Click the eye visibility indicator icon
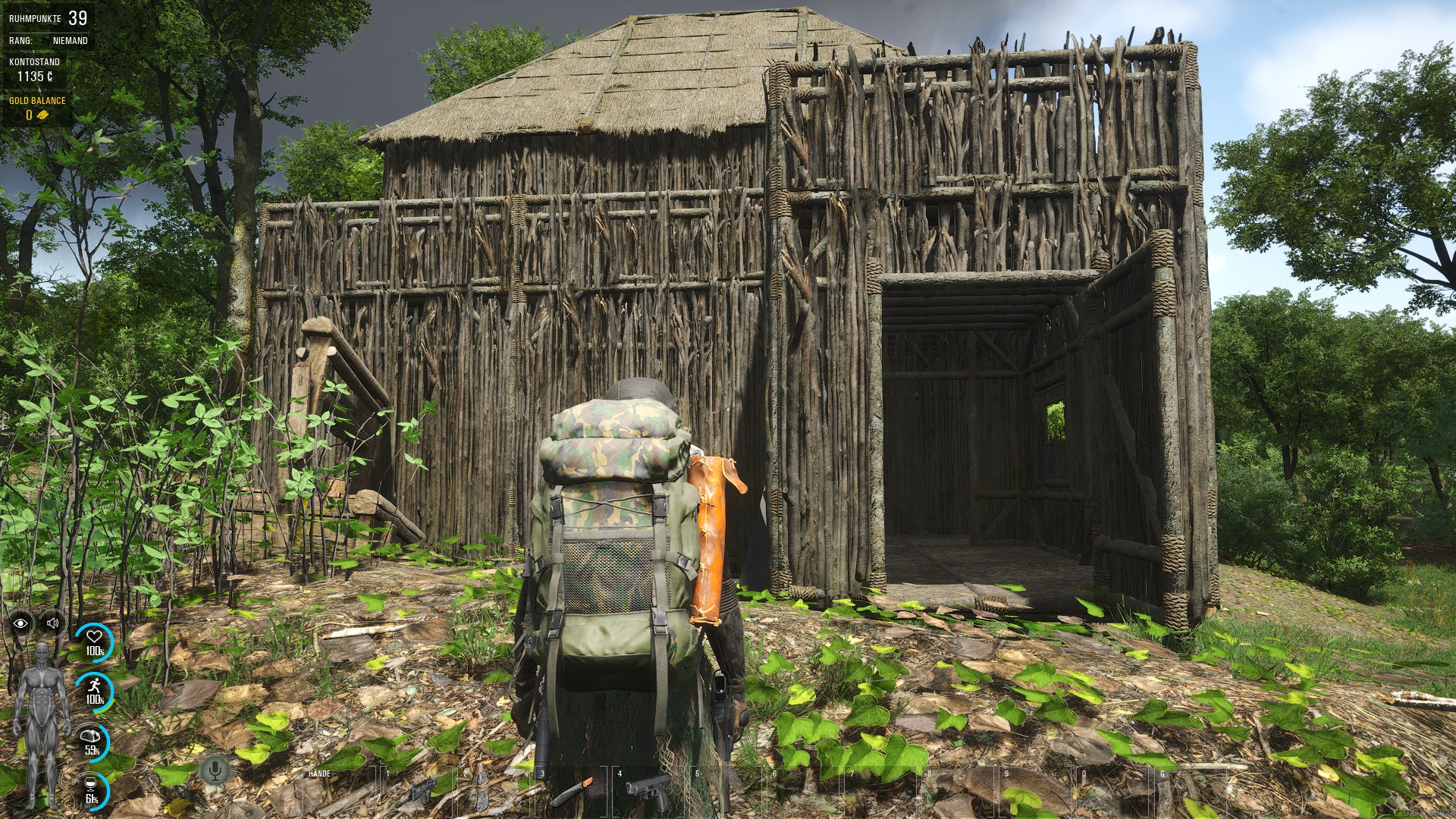Screen dimensions: 1456x819 [20, 623]
